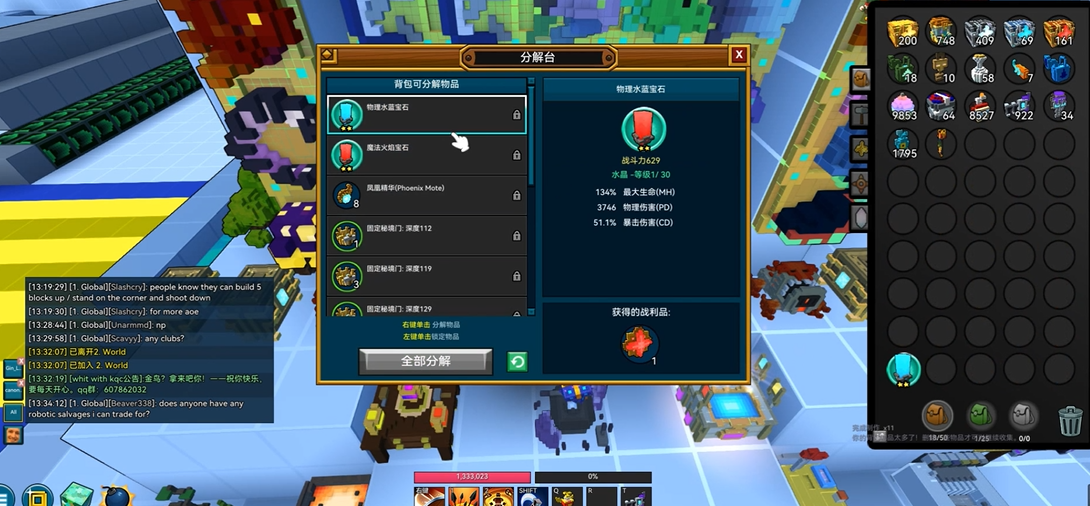Image resolution: width=1090 pixels, height=506 pixels.
Task: Switch to the green backpack tab
Action: (980, 414)
